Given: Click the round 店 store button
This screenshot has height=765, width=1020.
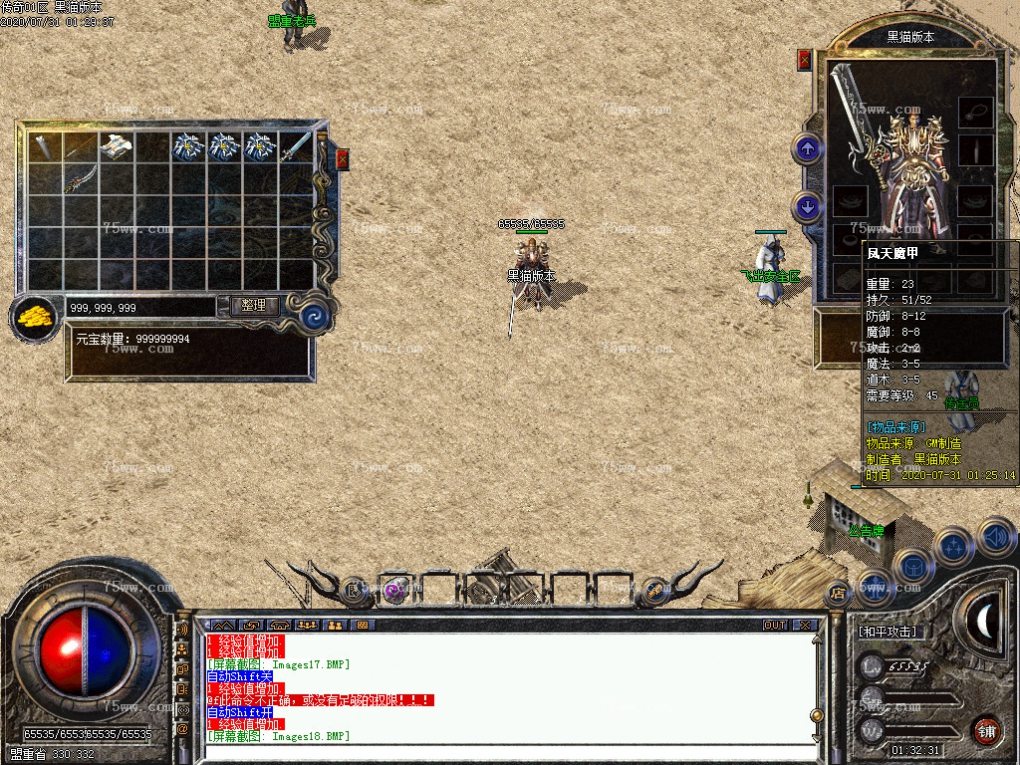Looking at the screenshot, I should 838,592.
